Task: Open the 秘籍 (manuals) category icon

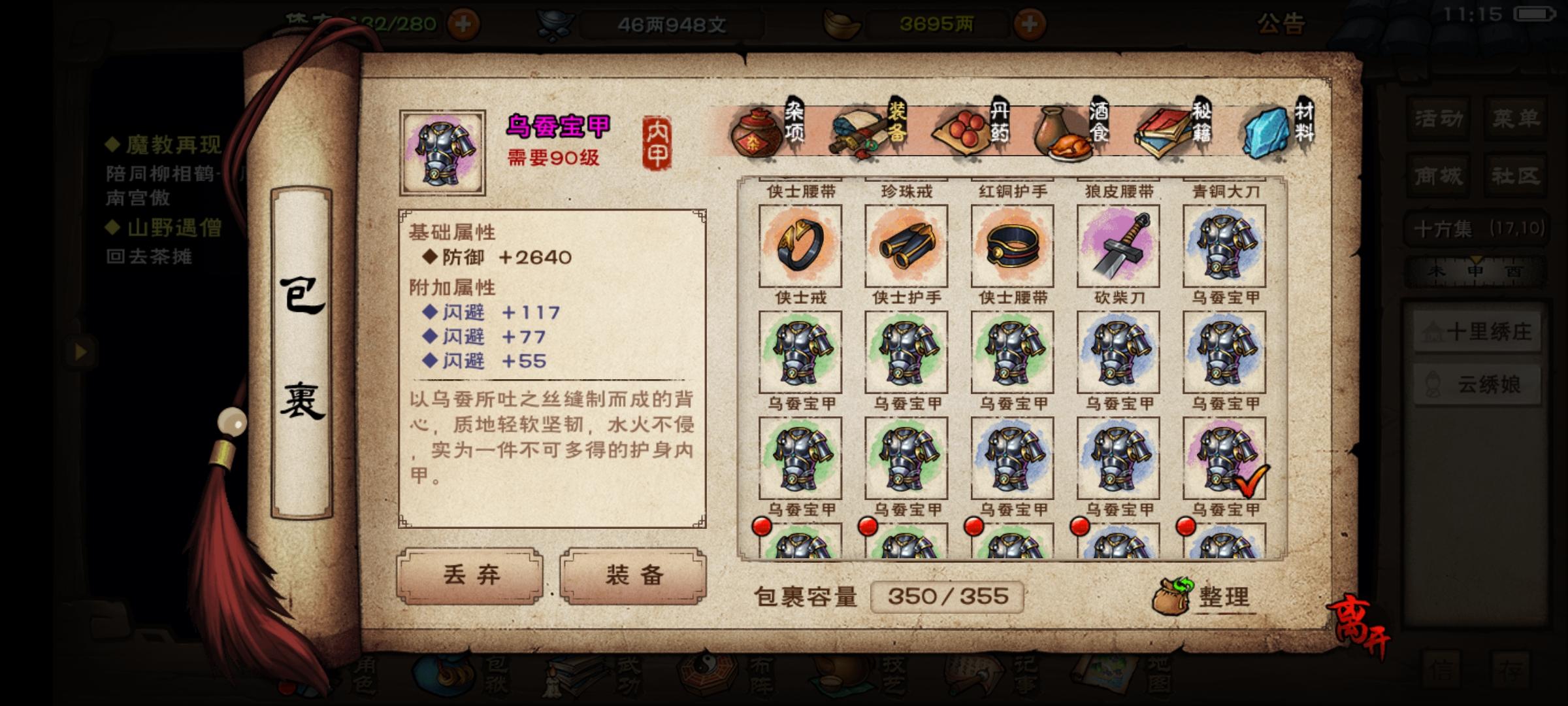Action: tap(1166, 131)
